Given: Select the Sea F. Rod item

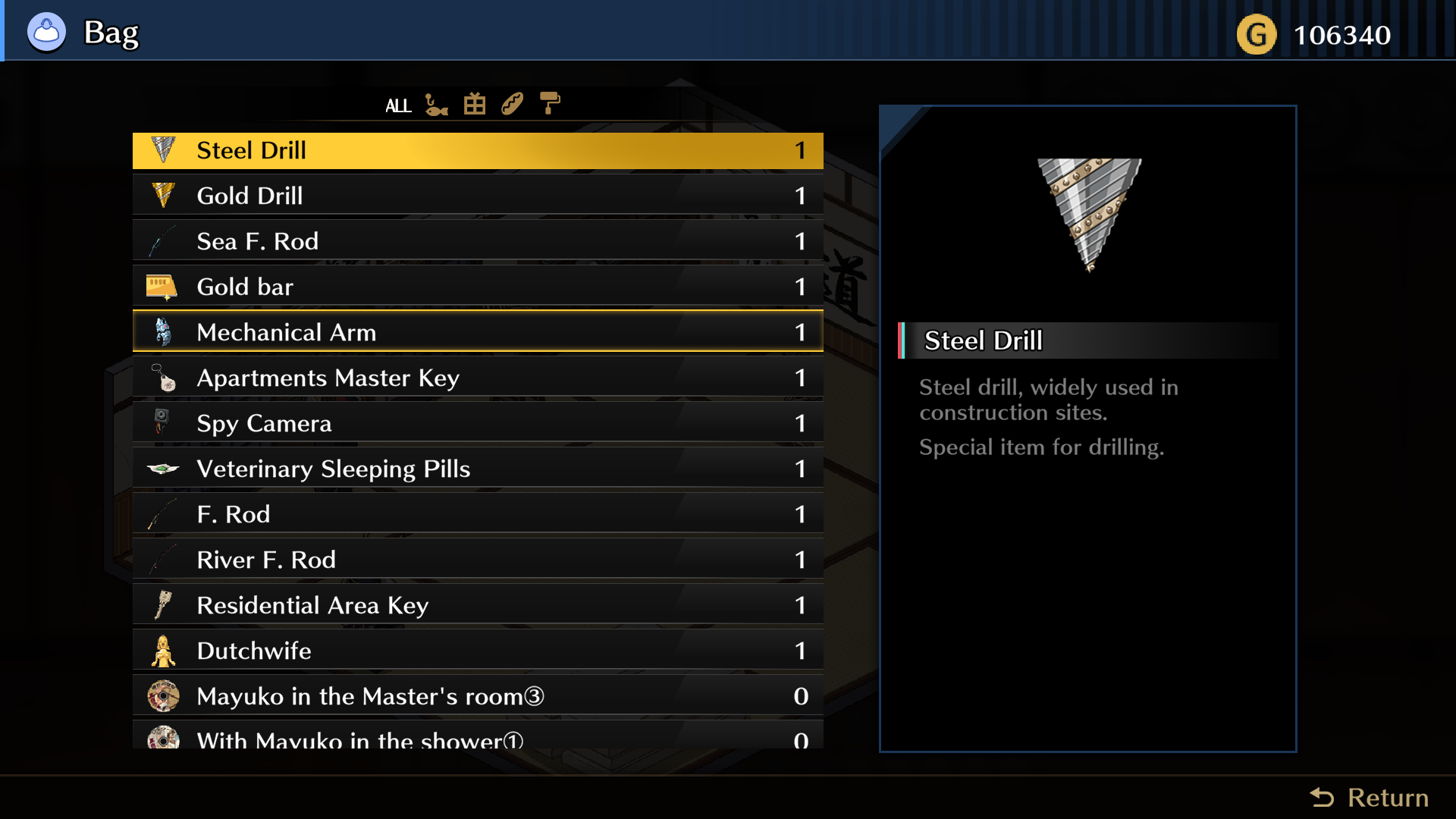Looking at the screenshot, I should [x=478, y=241].
